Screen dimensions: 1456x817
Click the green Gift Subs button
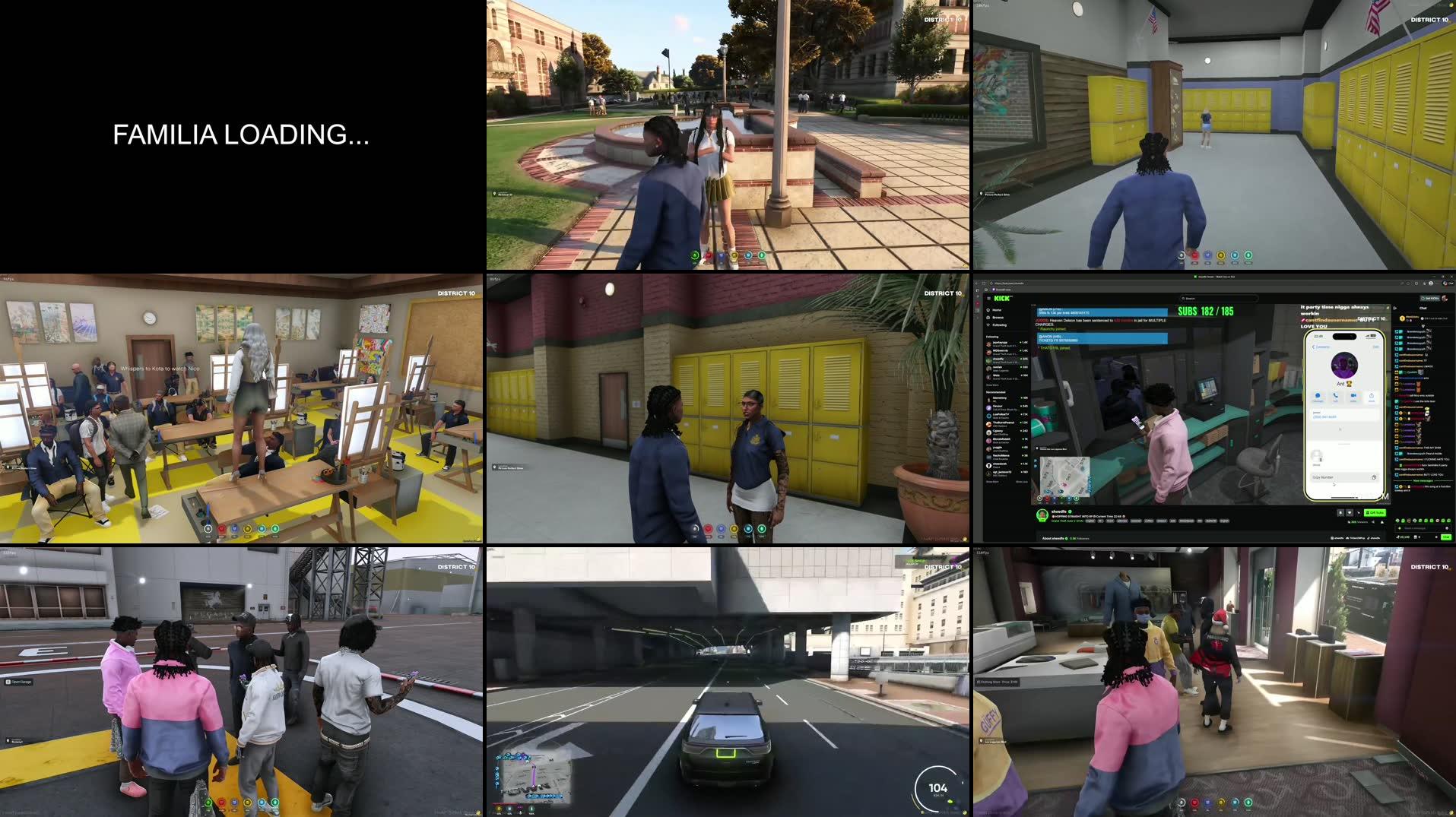coord(1375,513)
